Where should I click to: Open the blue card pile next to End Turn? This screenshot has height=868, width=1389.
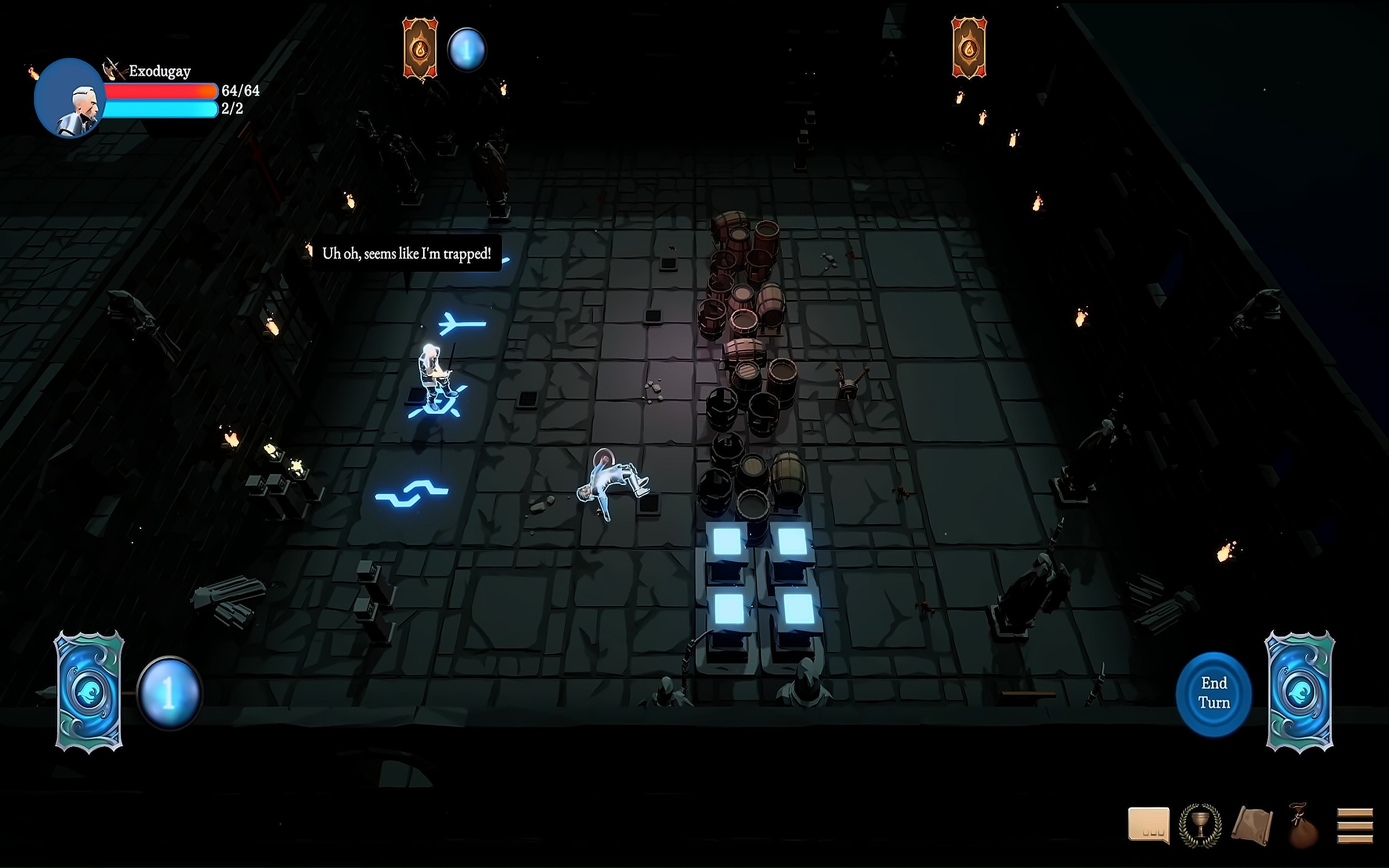point(1300,692)
